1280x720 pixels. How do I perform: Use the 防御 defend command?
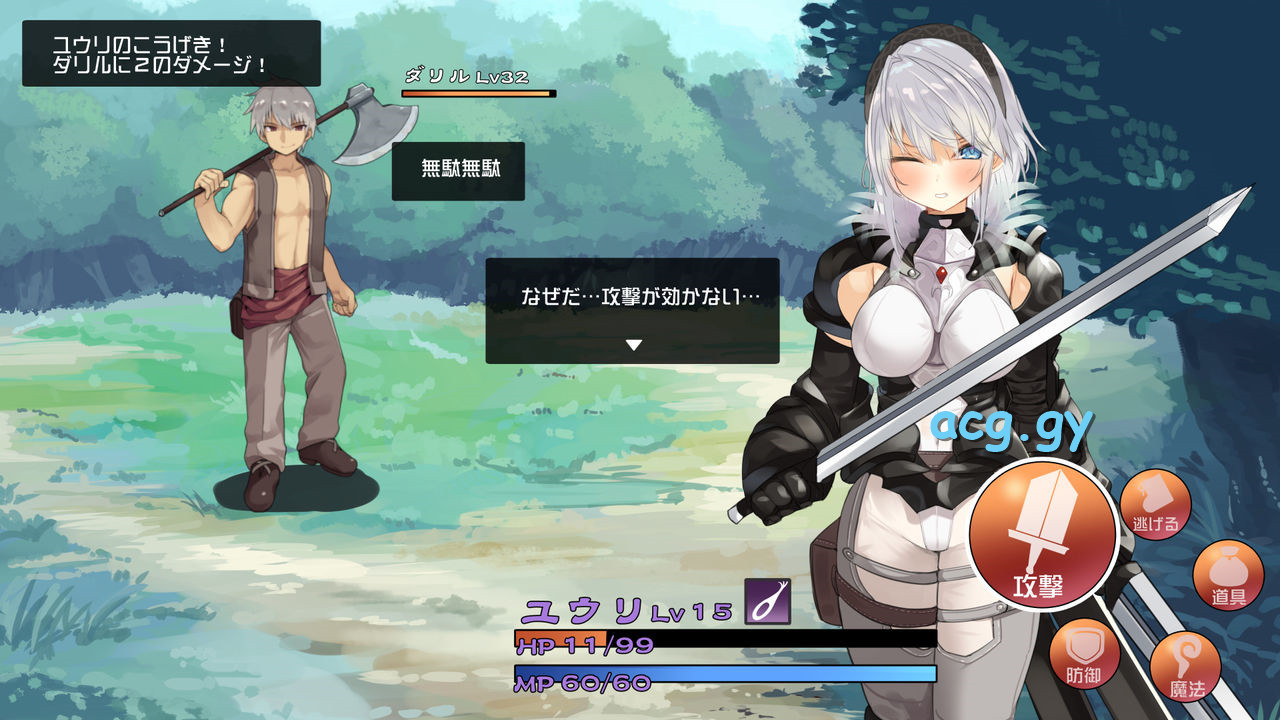[x=1085, y=657]
